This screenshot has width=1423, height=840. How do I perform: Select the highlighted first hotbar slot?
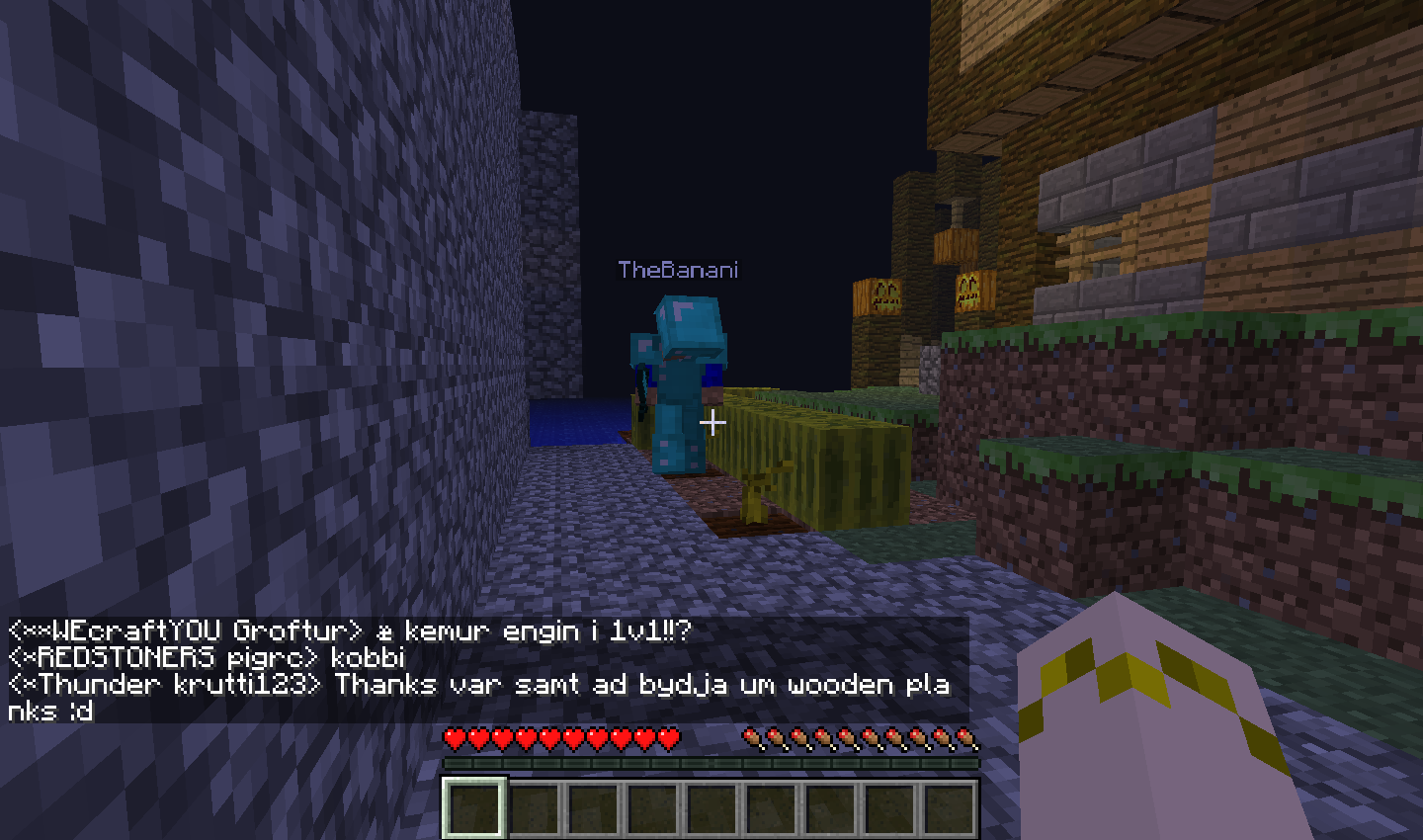[x=474, y=807]
